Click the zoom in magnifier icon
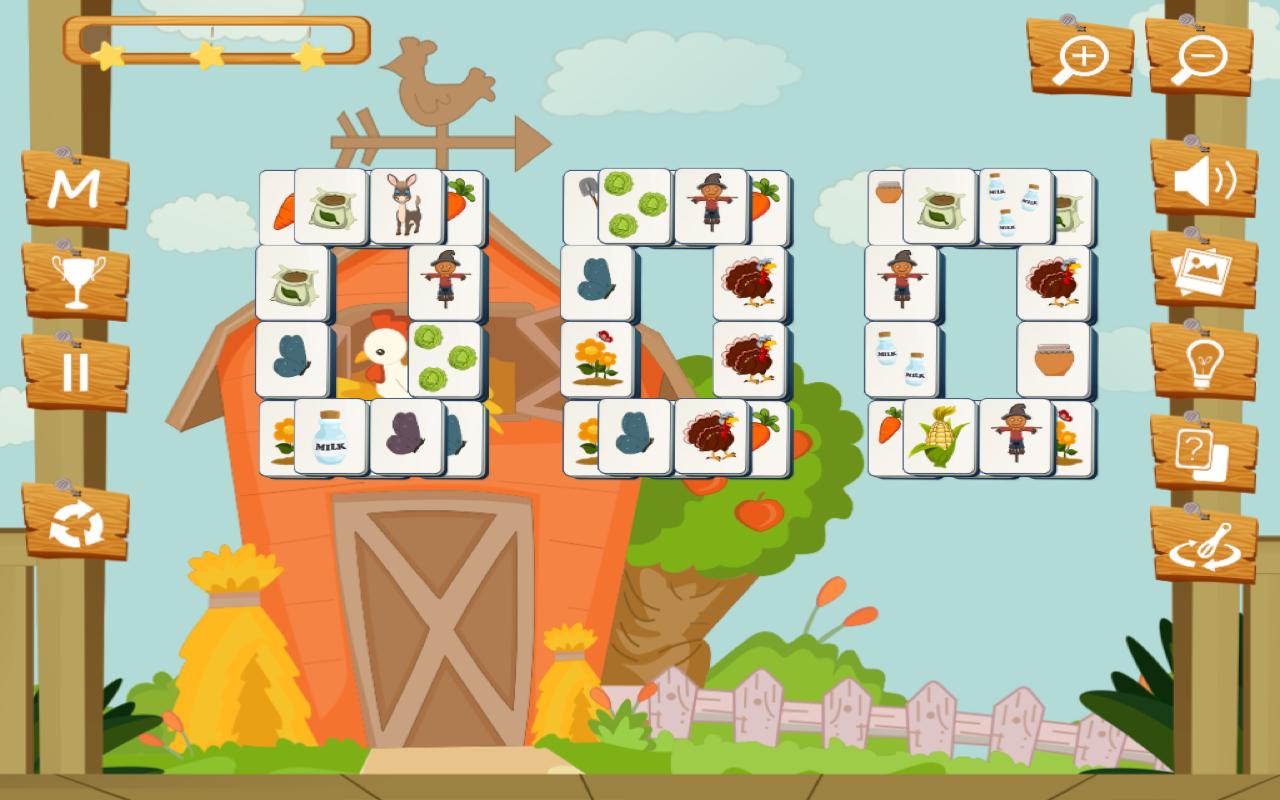The width and height of the screenshot is (1280, 800). point(1082,57)
